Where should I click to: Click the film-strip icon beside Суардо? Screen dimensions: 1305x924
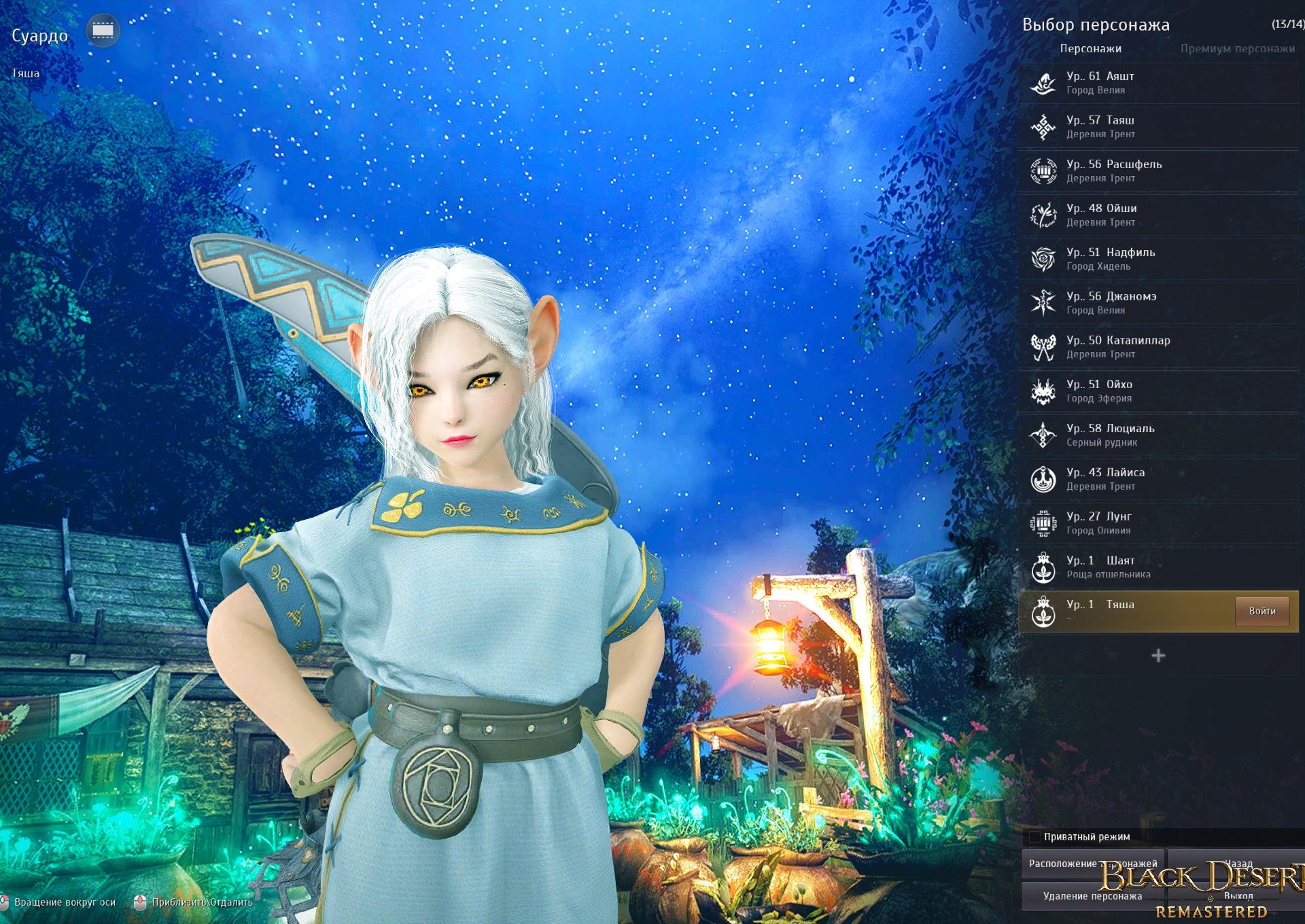(103, 31)
